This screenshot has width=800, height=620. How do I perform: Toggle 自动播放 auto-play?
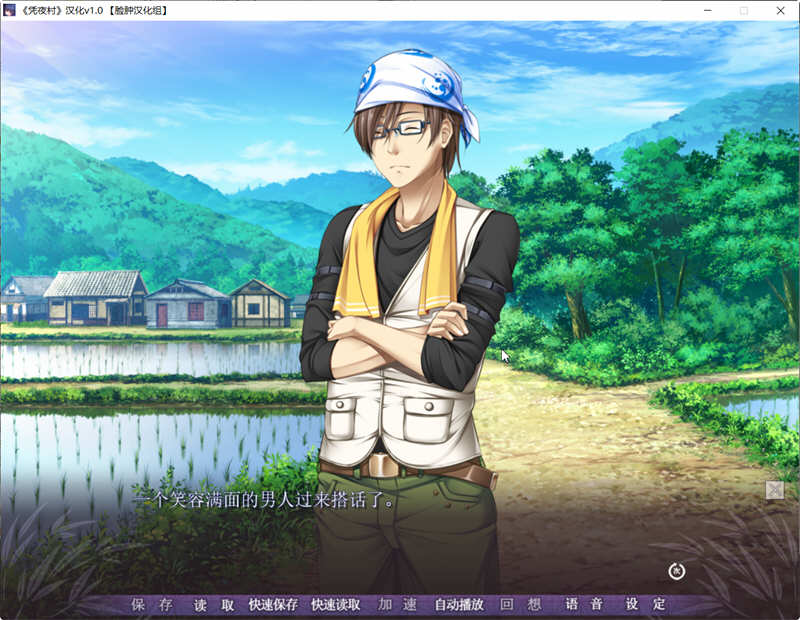click(459, 605)
